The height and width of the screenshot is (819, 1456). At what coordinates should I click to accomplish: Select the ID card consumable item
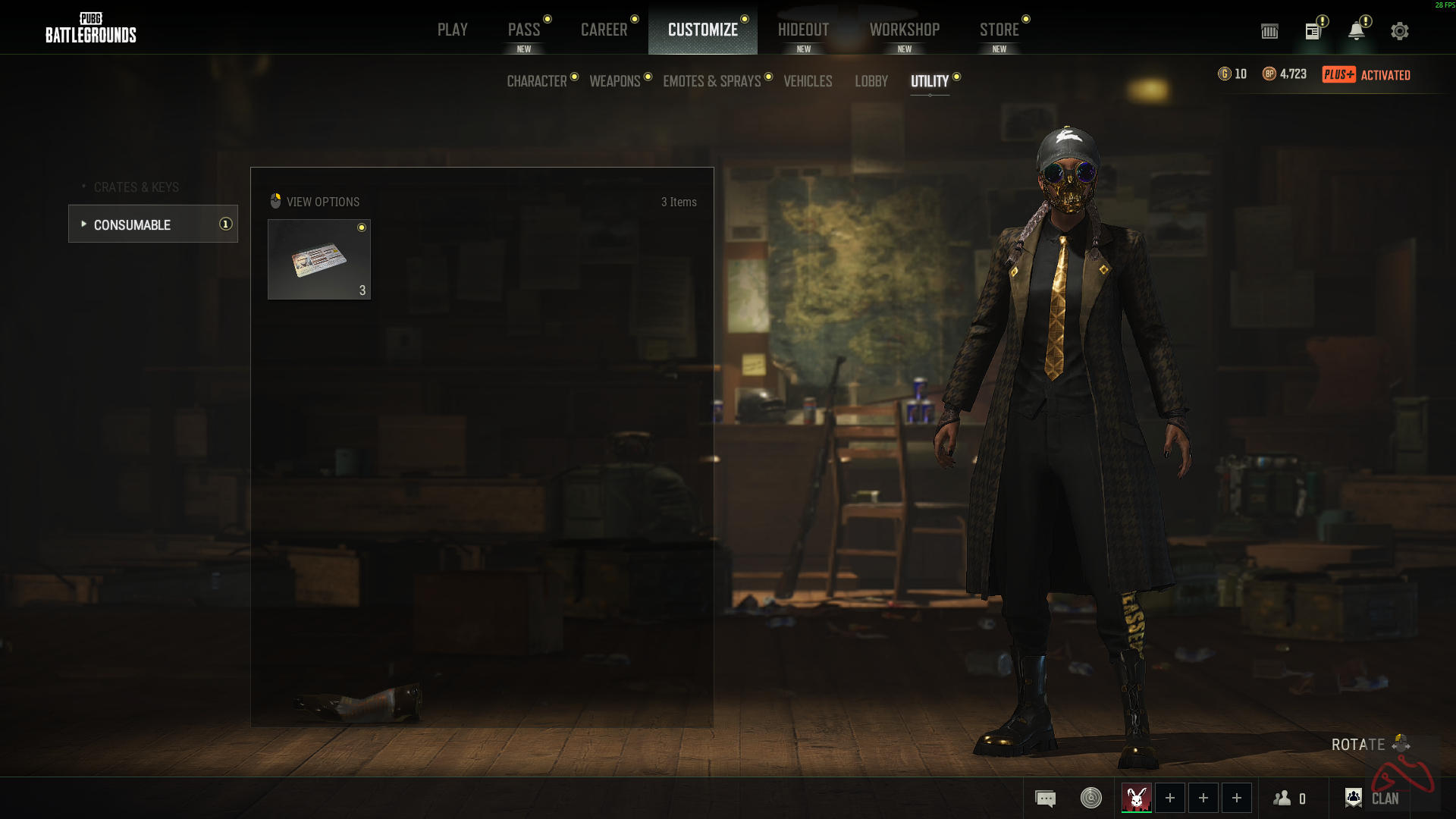[x=319, y=259]
